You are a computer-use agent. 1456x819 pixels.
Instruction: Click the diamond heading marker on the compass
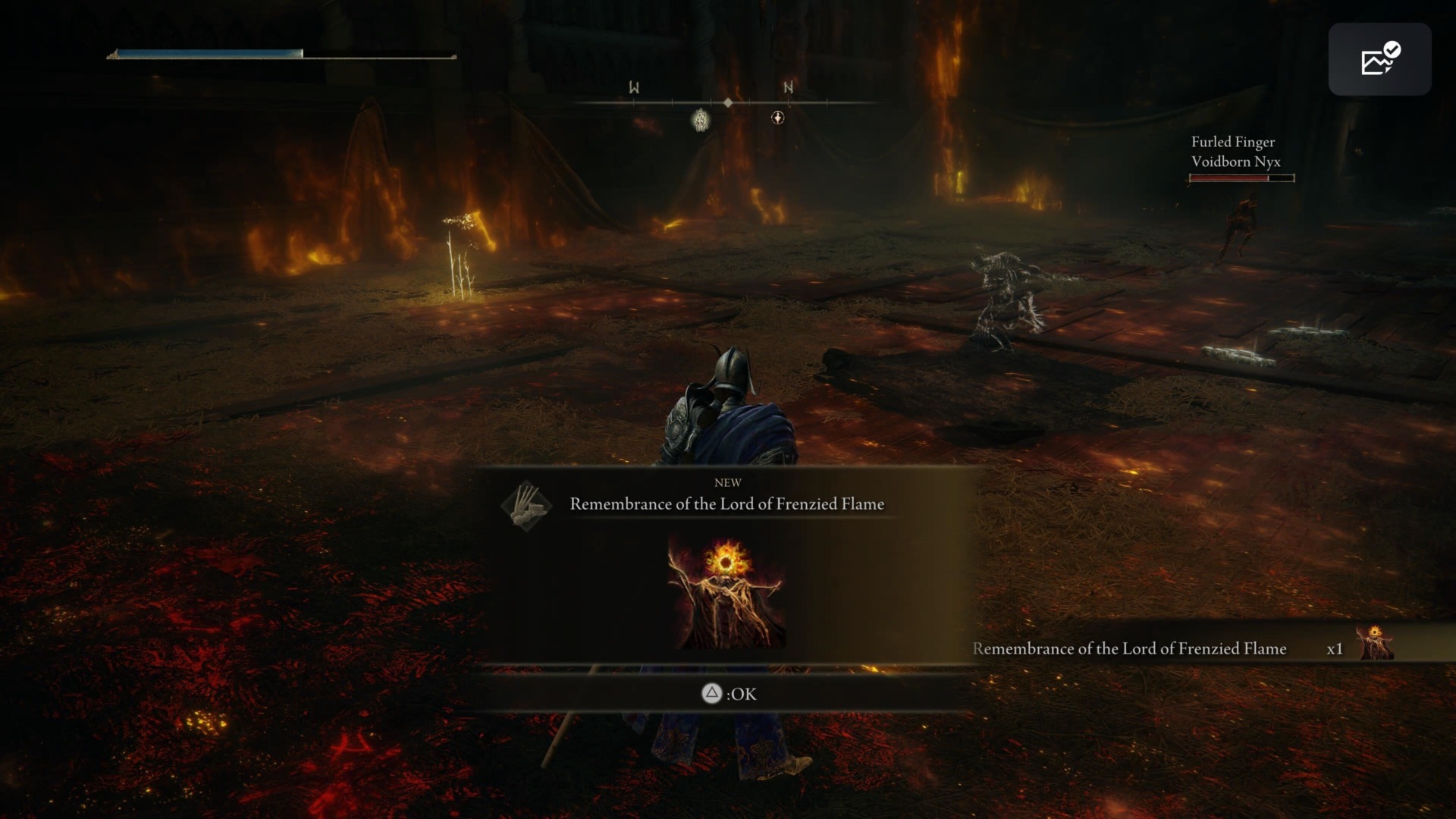(x=729, y=102)
